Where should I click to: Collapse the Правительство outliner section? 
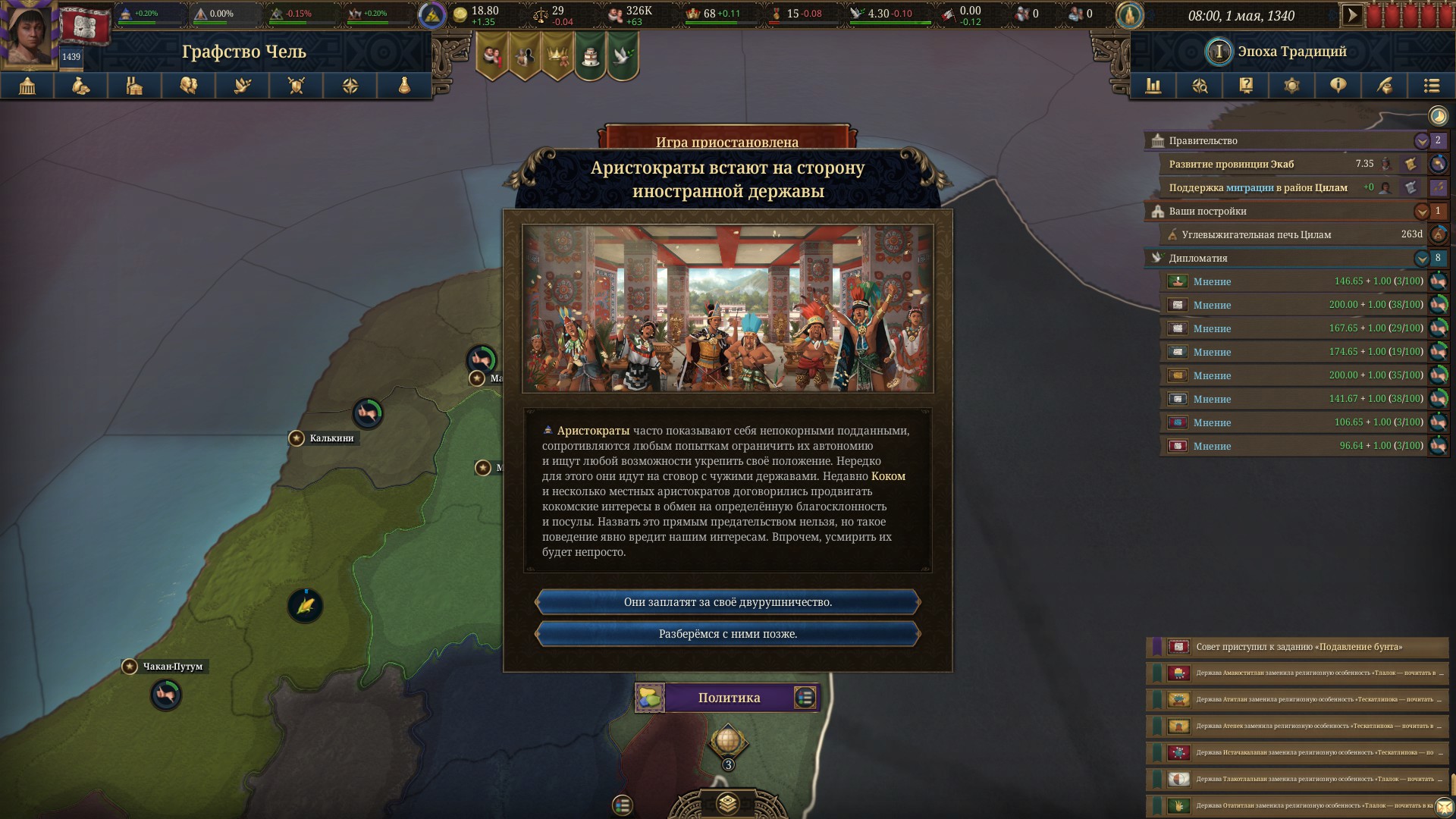tap(1422, 141)
